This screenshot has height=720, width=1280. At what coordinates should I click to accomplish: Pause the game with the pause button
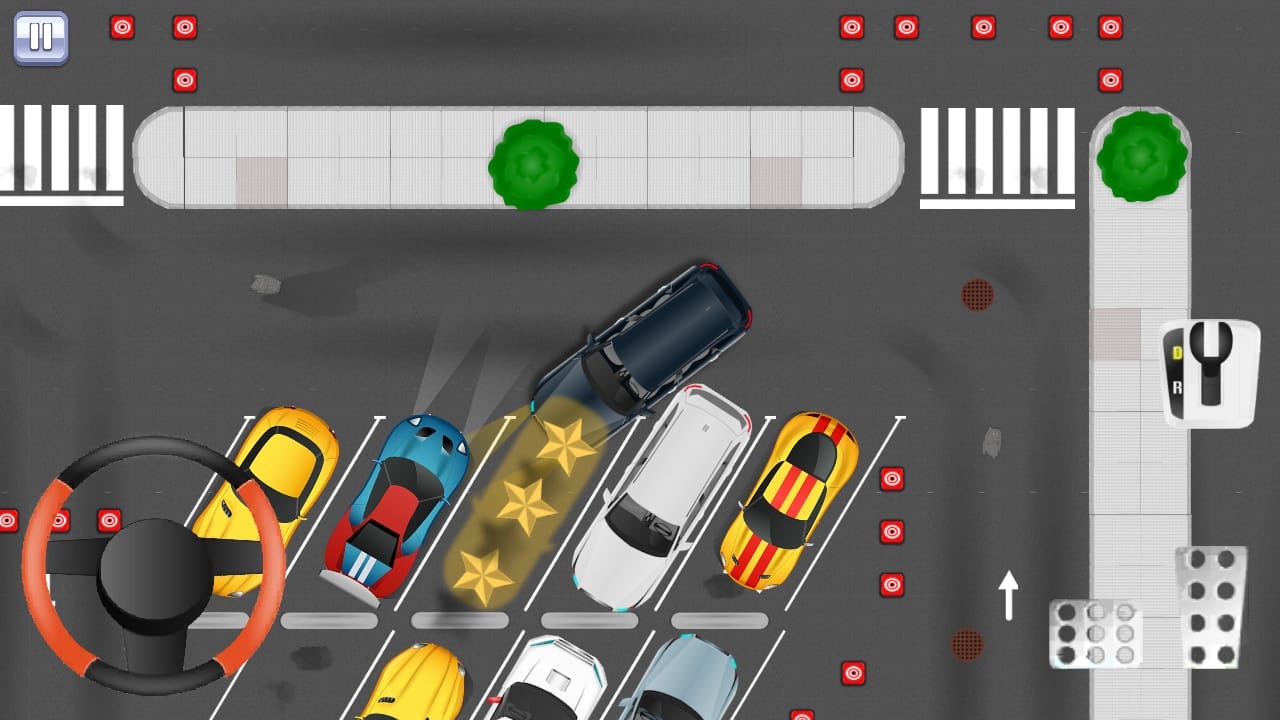[x=41, y=38]
